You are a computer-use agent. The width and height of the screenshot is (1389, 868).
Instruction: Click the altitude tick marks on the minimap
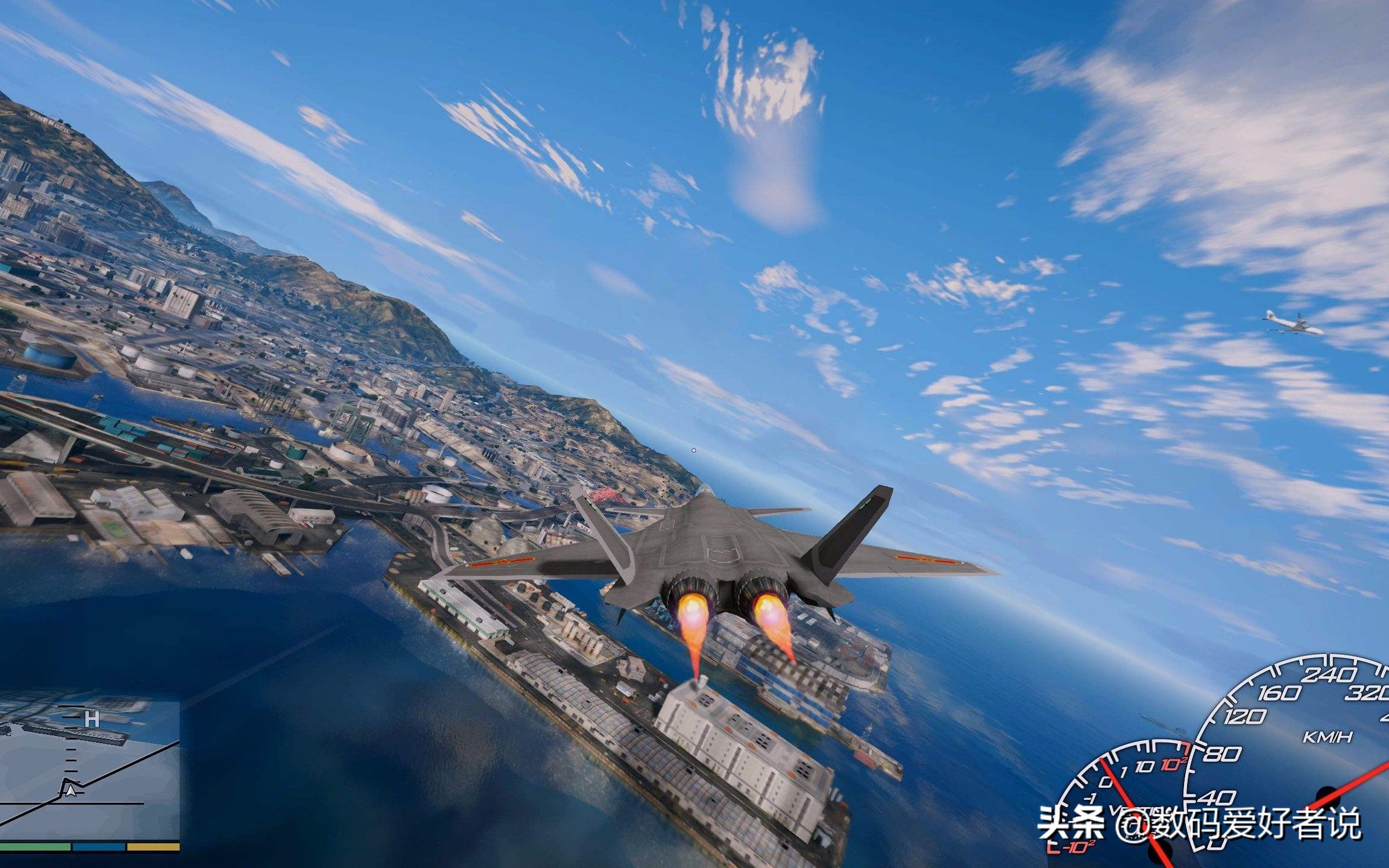pos(71,756)
